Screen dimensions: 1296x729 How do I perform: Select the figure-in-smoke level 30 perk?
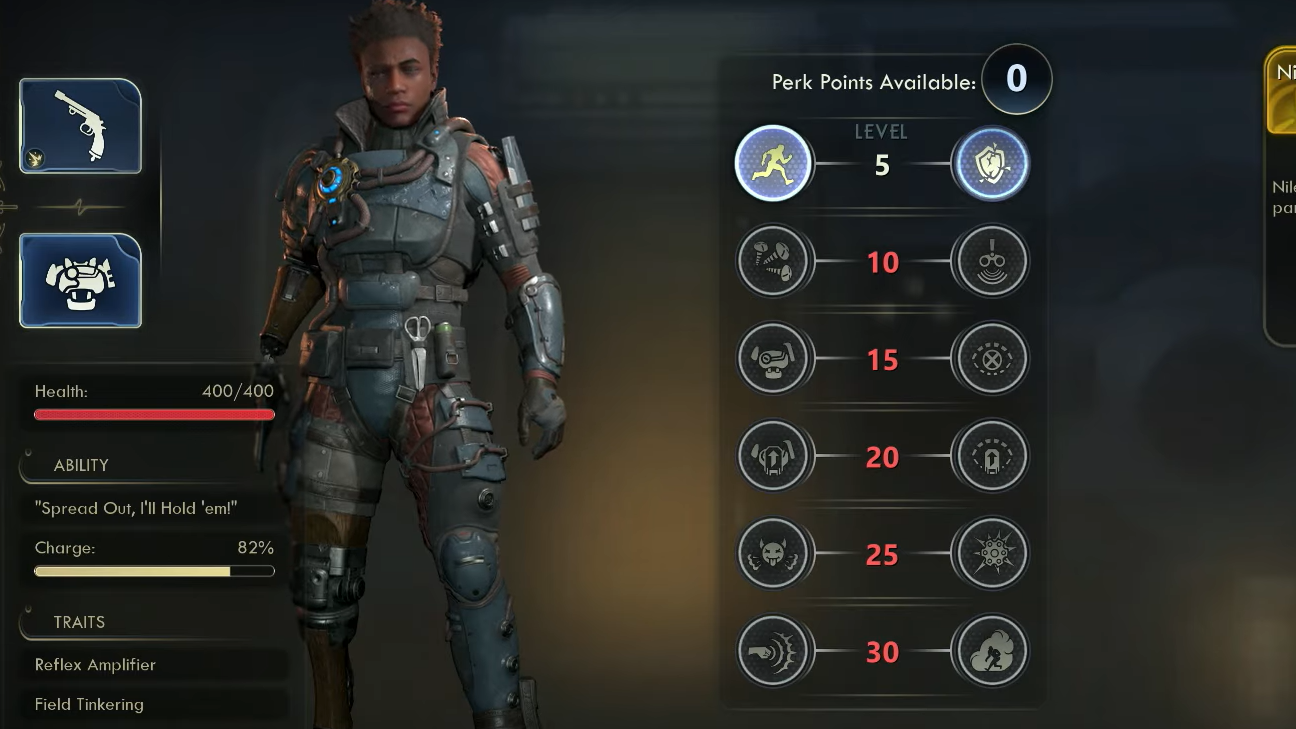pos(990,651)
